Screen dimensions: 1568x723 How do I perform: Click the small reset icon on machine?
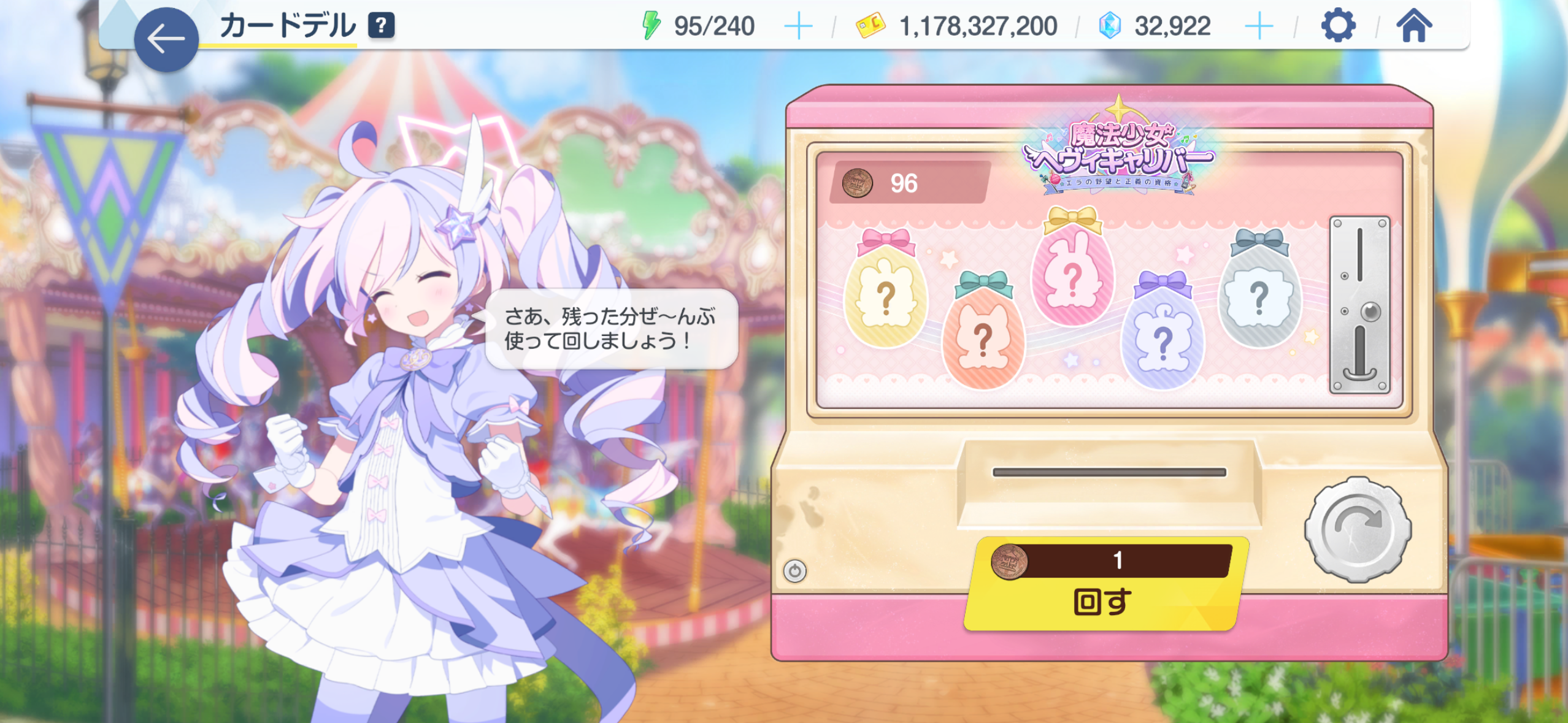coord(795,571)
